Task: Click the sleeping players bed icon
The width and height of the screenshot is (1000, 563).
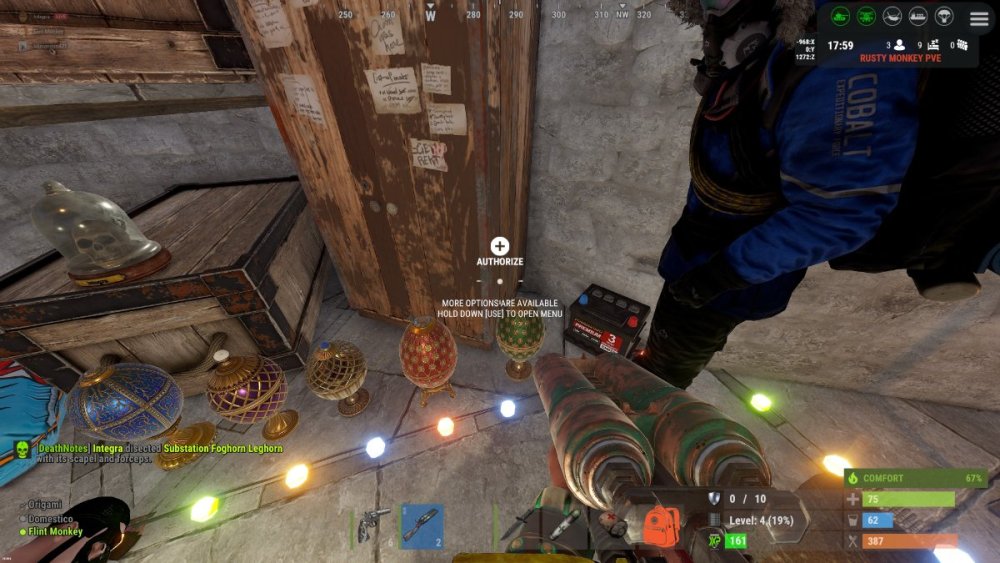Action: click(934, 45)
